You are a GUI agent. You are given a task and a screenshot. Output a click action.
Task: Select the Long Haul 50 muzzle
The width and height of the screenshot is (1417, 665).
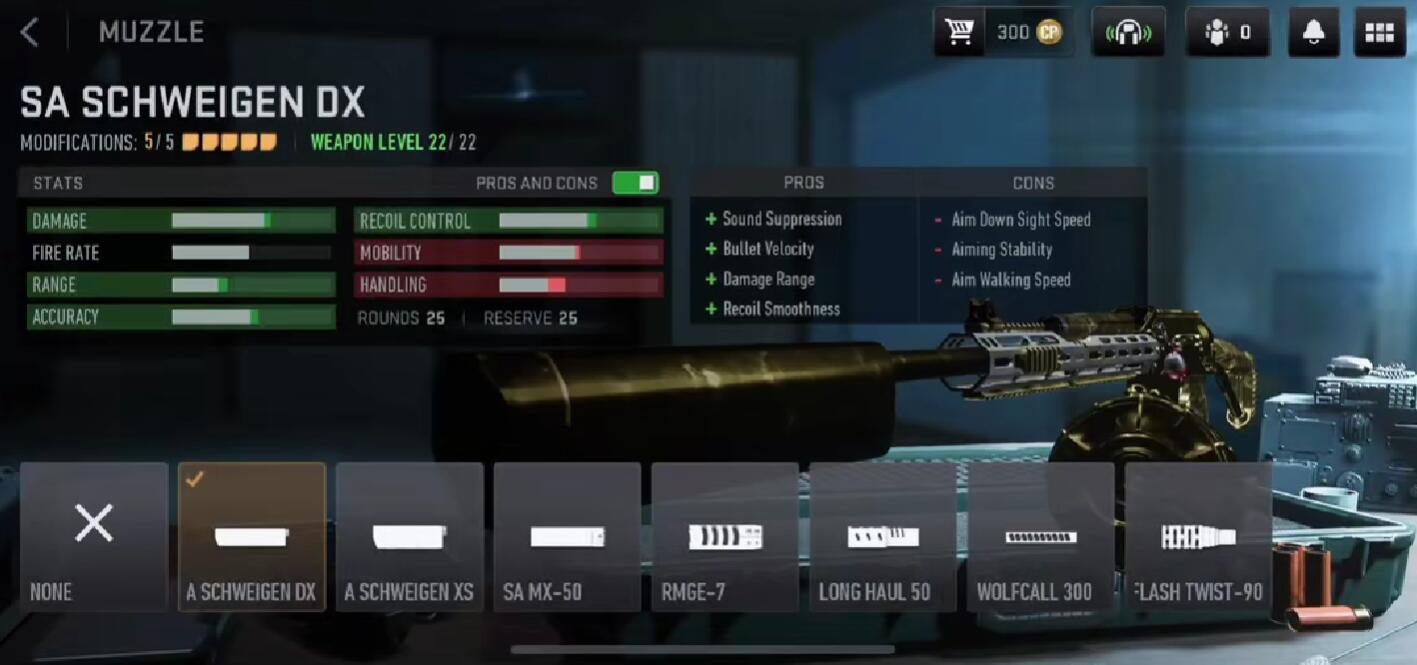(x=883, y=536)
